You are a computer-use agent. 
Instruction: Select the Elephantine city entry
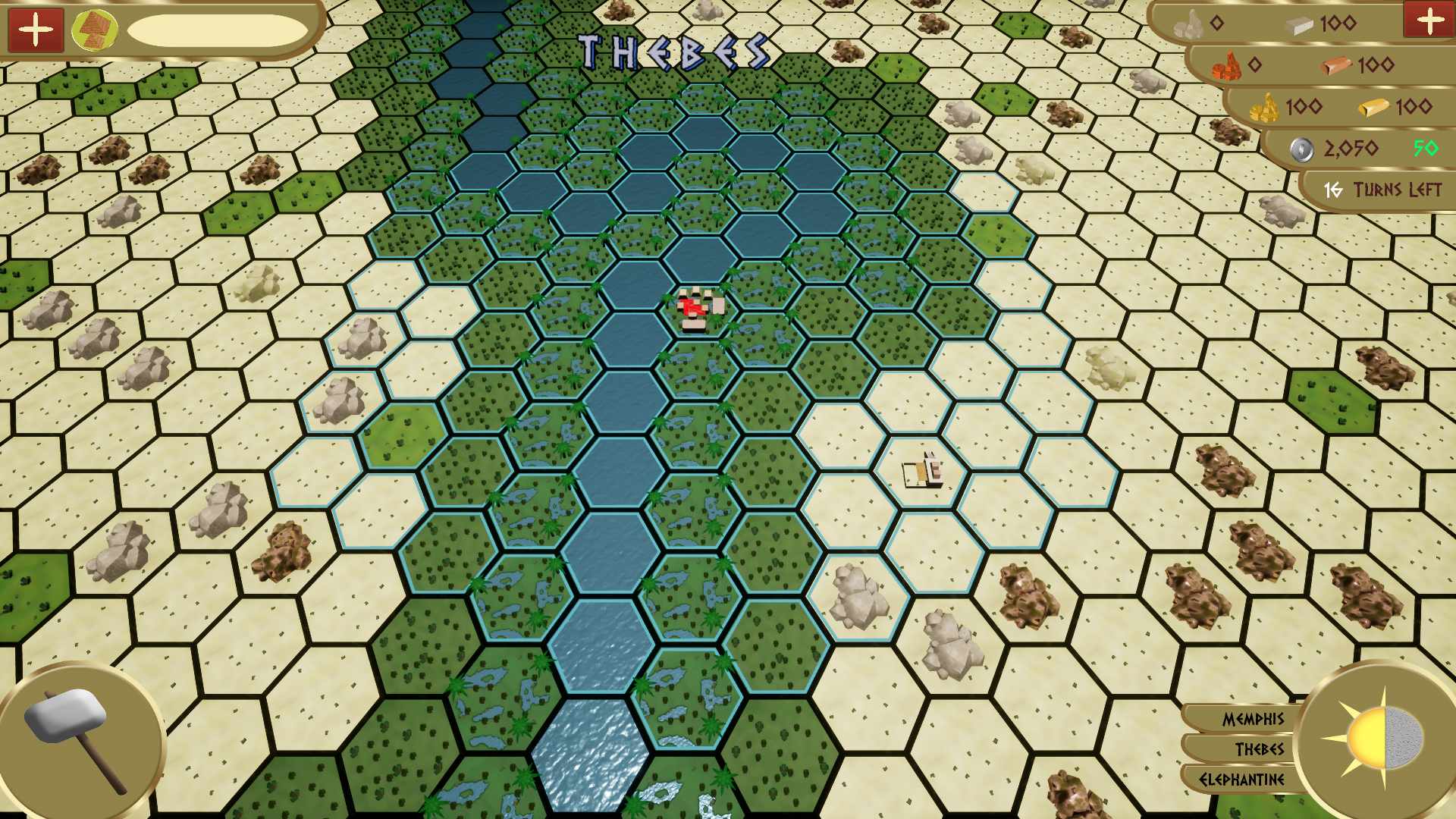1244,779
